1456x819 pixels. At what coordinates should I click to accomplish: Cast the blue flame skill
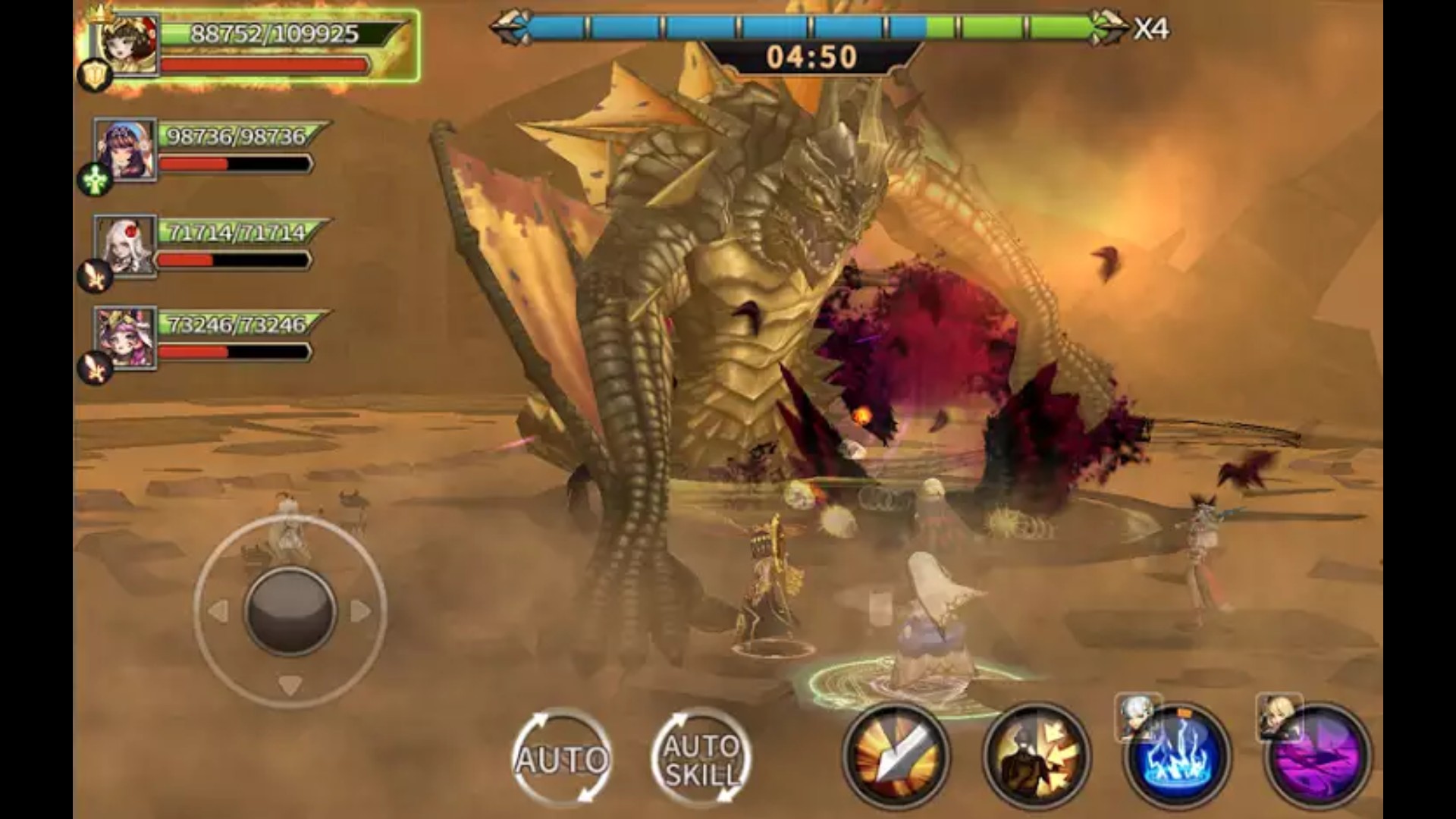tap(1177, 756)
